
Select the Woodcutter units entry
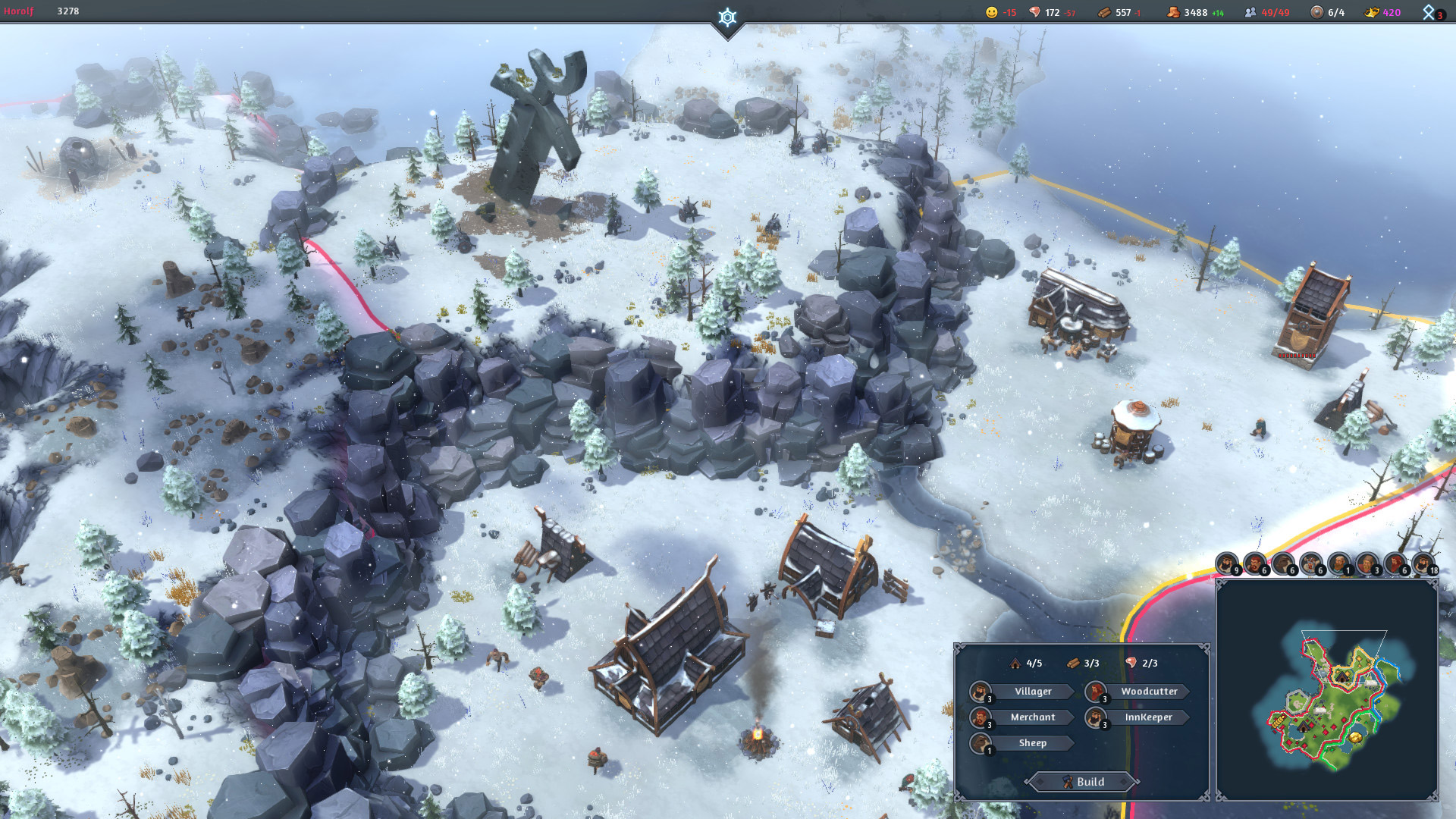tap(1148, 692)
